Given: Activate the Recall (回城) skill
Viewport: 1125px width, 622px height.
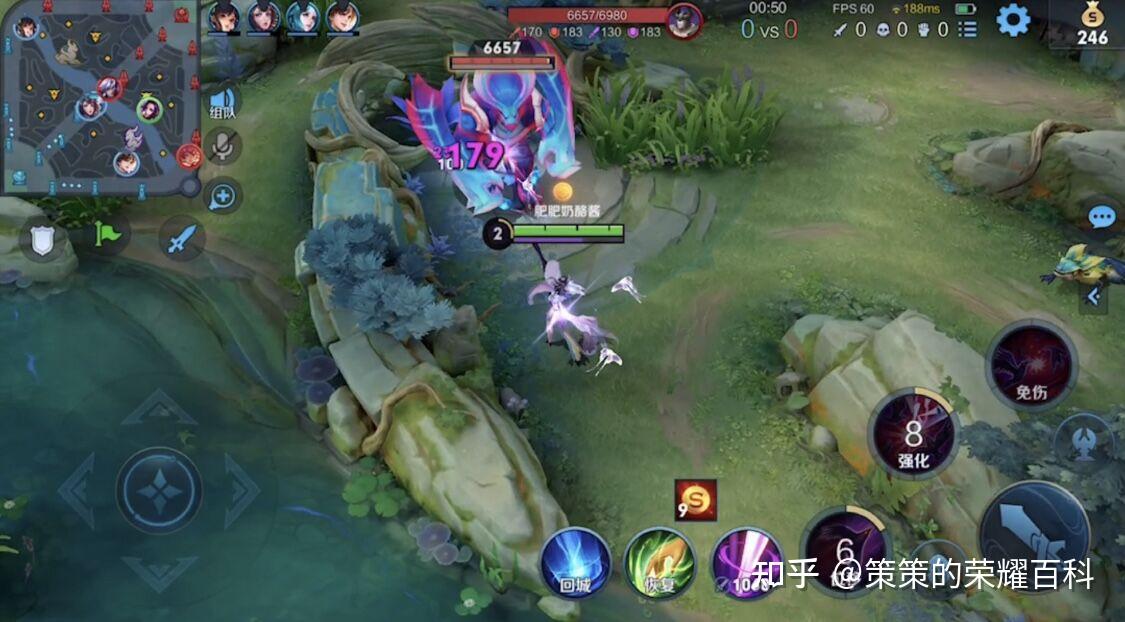Looking at the screenshot, I should (575, 562).
